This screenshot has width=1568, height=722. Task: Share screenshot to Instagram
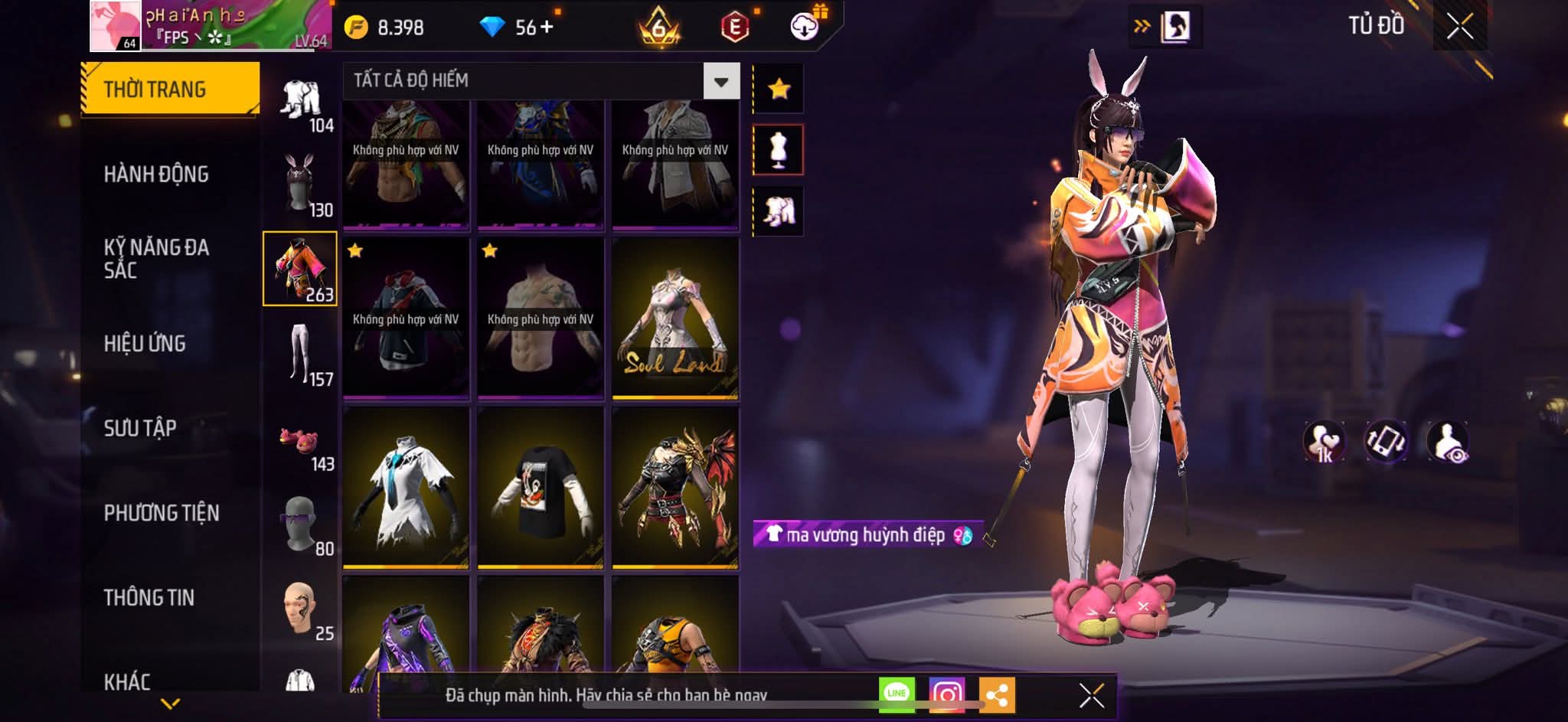[x=947, y=694]
